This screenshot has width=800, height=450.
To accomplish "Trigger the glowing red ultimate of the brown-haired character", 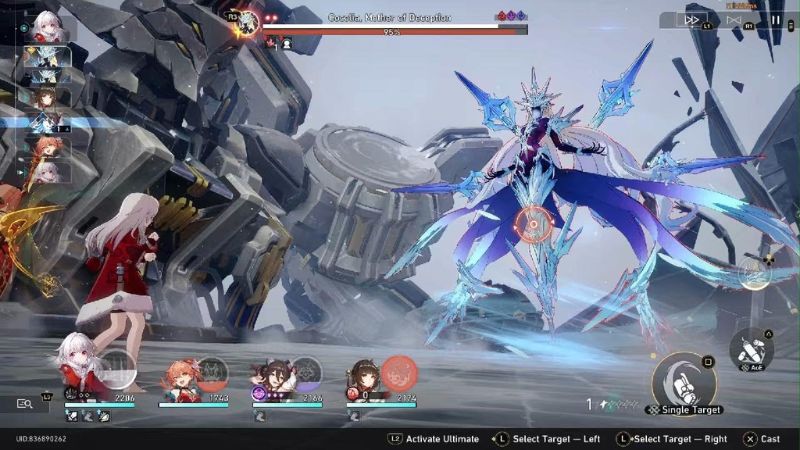I will pos(399,373).
